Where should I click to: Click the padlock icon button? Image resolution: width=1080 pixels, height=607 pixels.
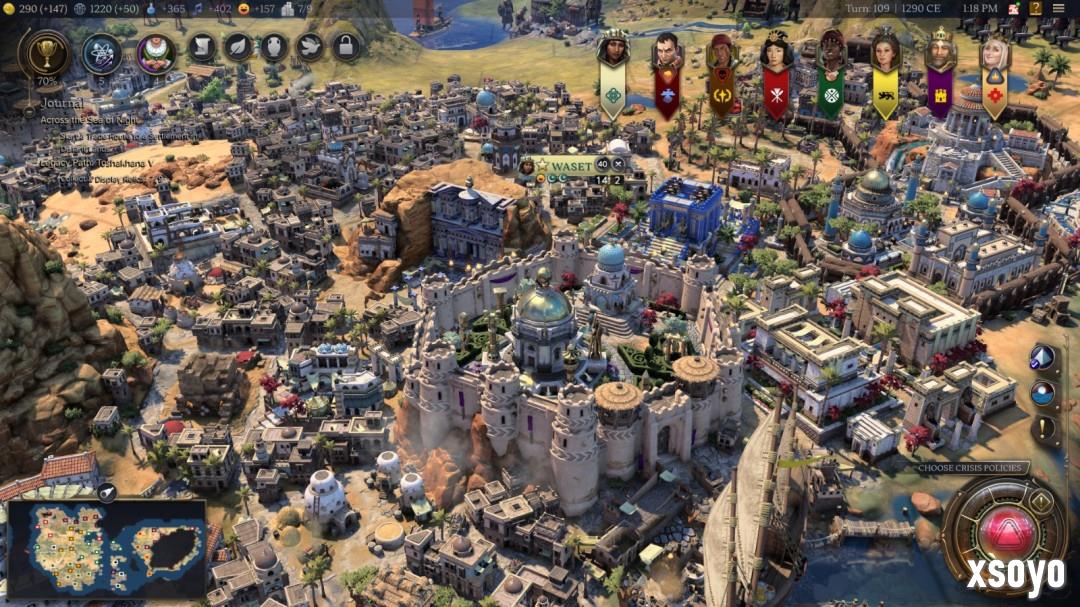(x=346, y=47)
